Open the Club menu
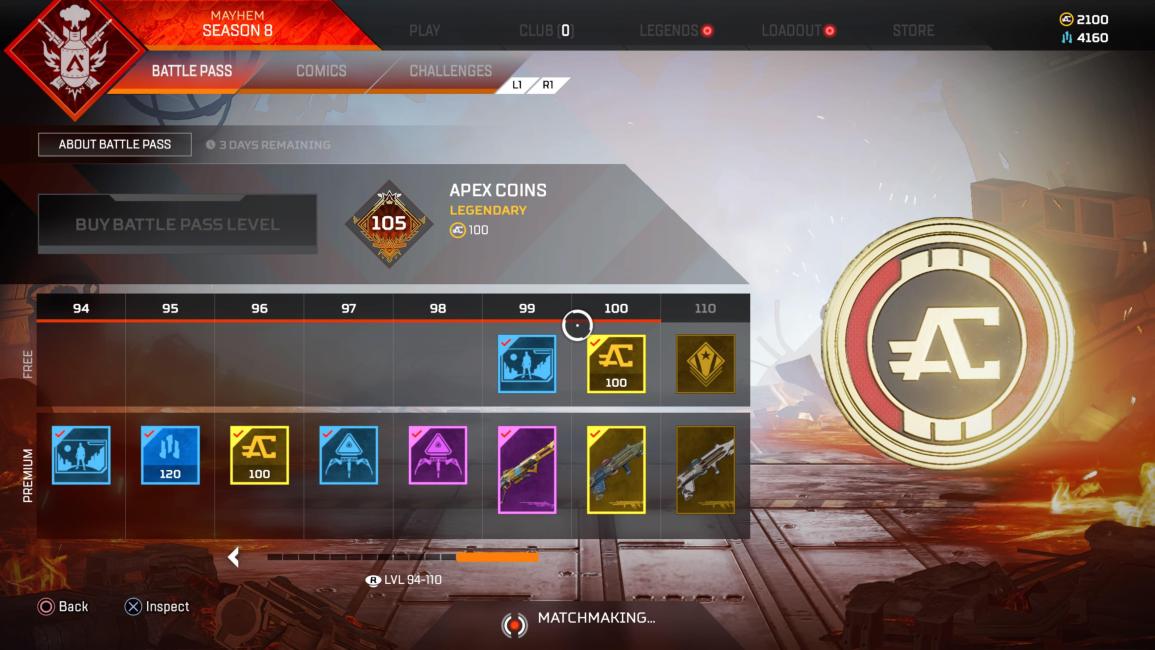This screenshot has width=1155, height=650. pos(545,30)
